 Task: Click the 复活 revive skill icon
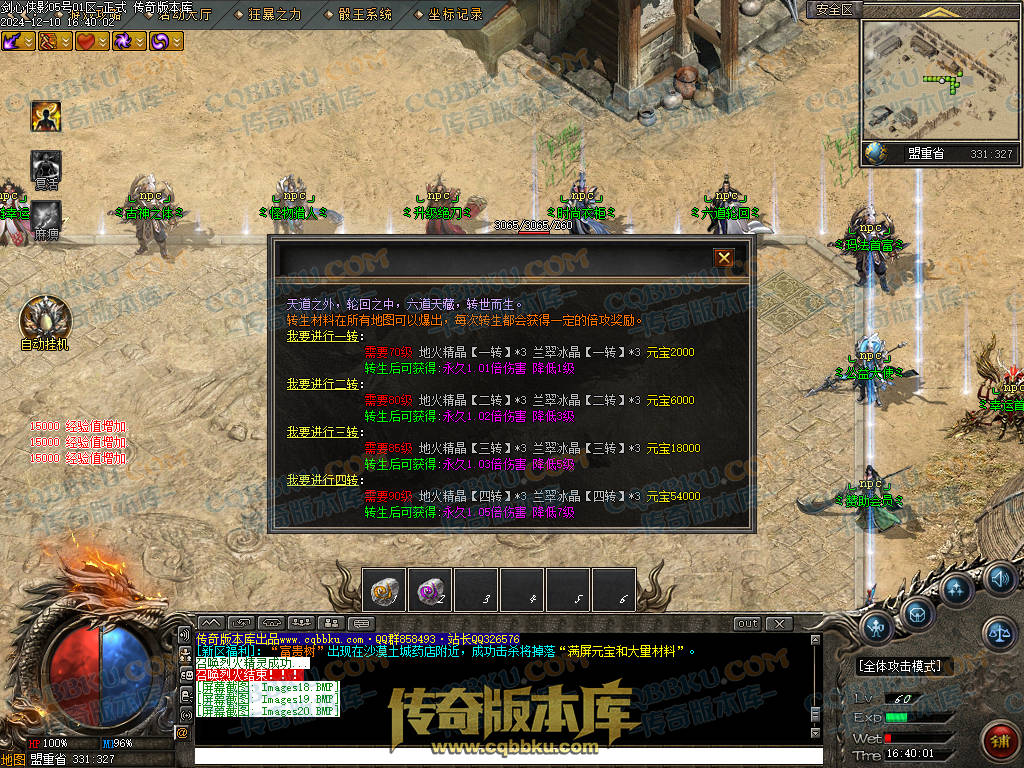pyautogui.click(x=46, y=167)
